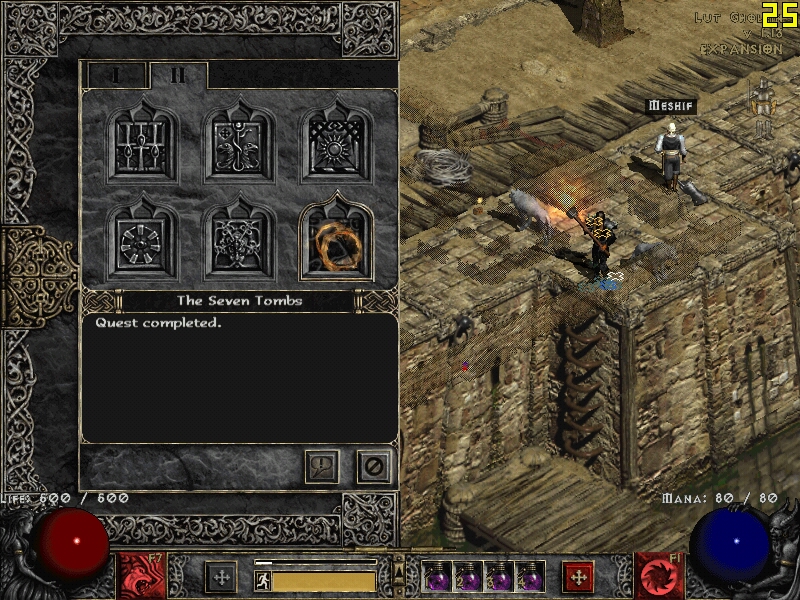Open the Arcane Sanctuary circular quest icon
Image resolution: width=800 pixels, height=600 pixels.
click(143, 238)
